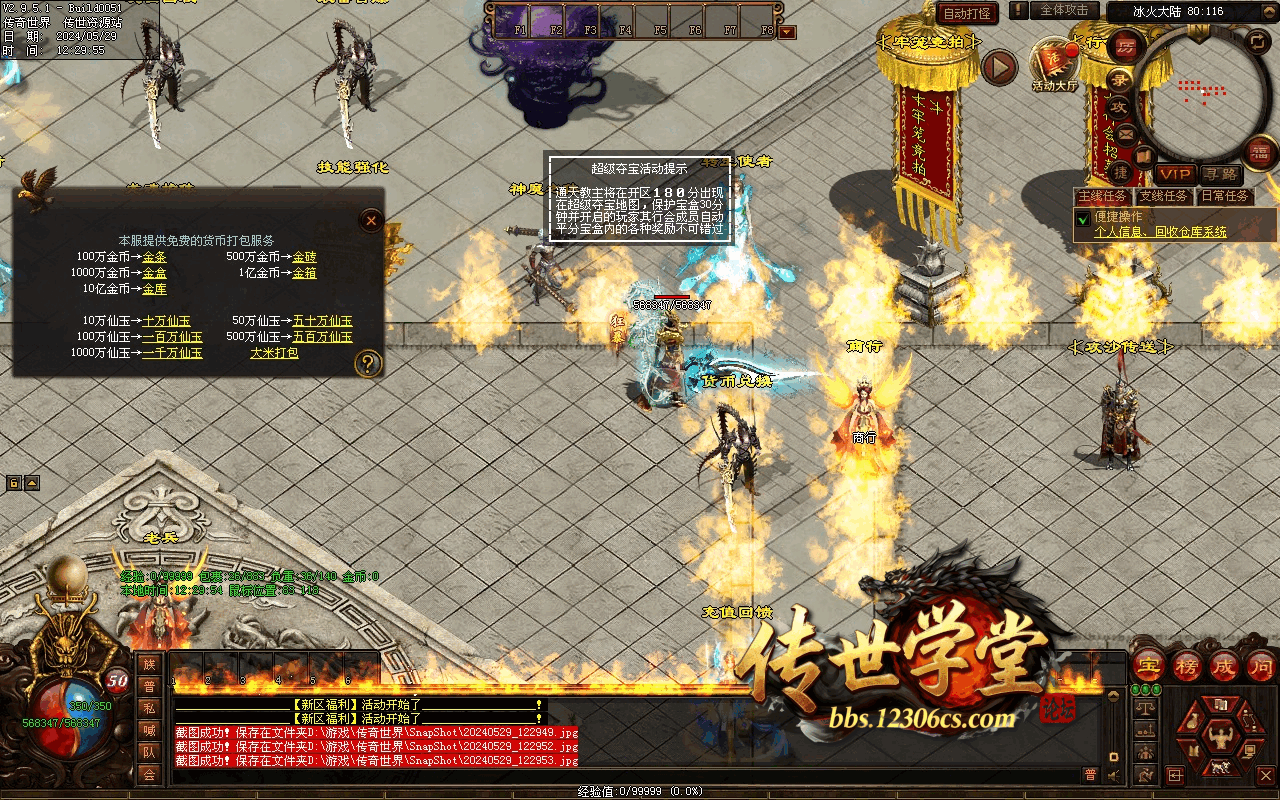Screen dimensions: 1280x800
Task: Toggle the 自动打怪 auto-fight button
Action: coord(967,13)
